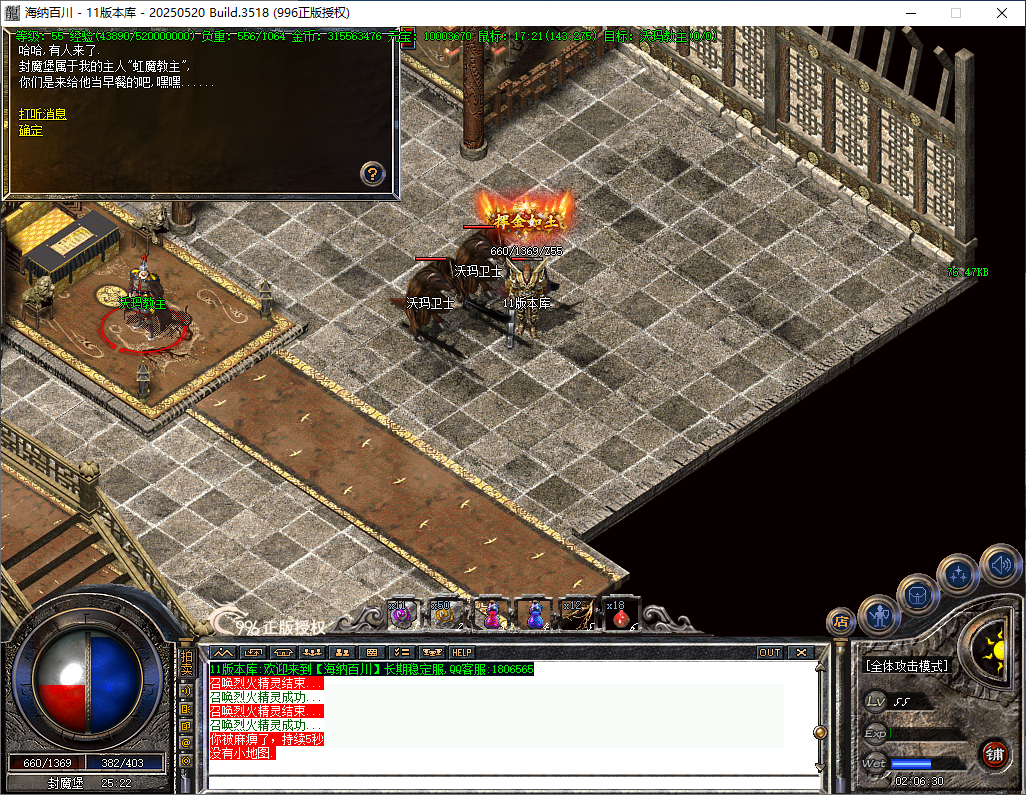Viewport: 1026px width, 795px height.
Task: Toggle sound with the speaker icon
Action: (999, 565)
